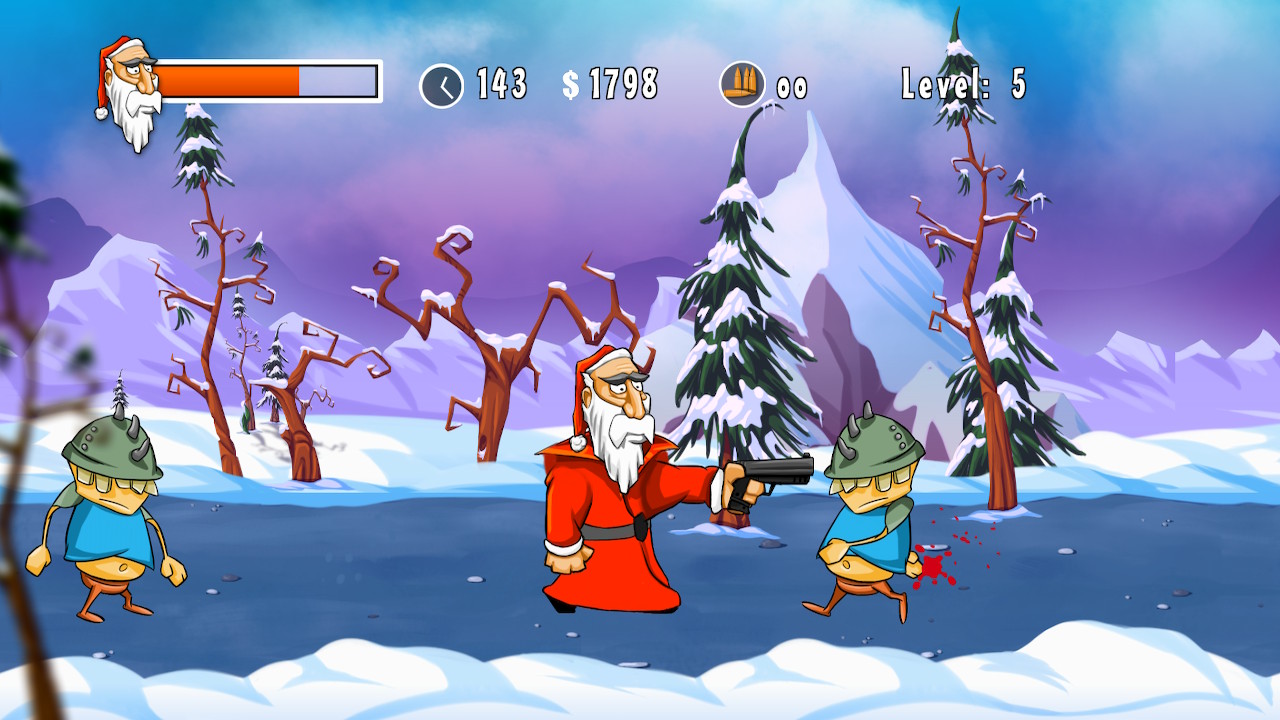Select the bullets ammo icon
The width and height of the screenshot is (1280, 720).
point(742,85)
